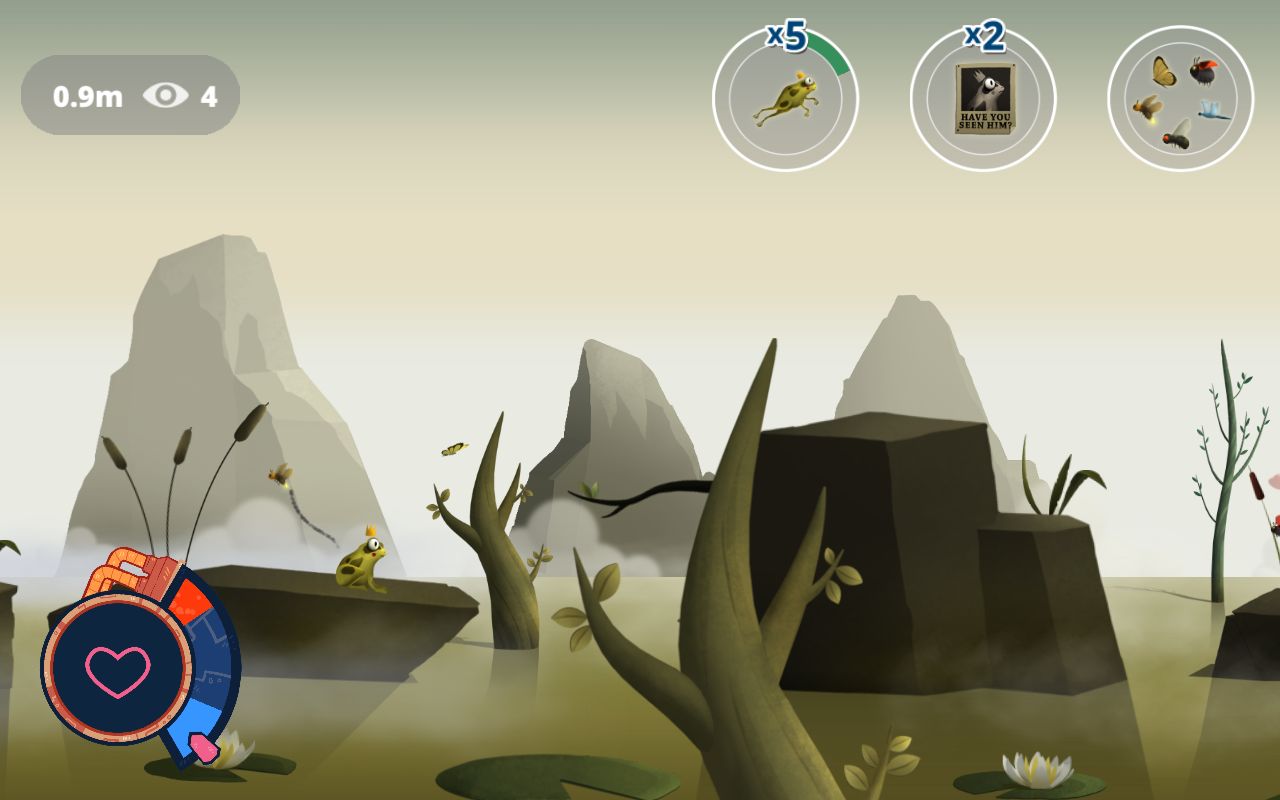Tap the heart button on the dial
The width and height of the screenshot is (1280, 800).
pos(117,669)
